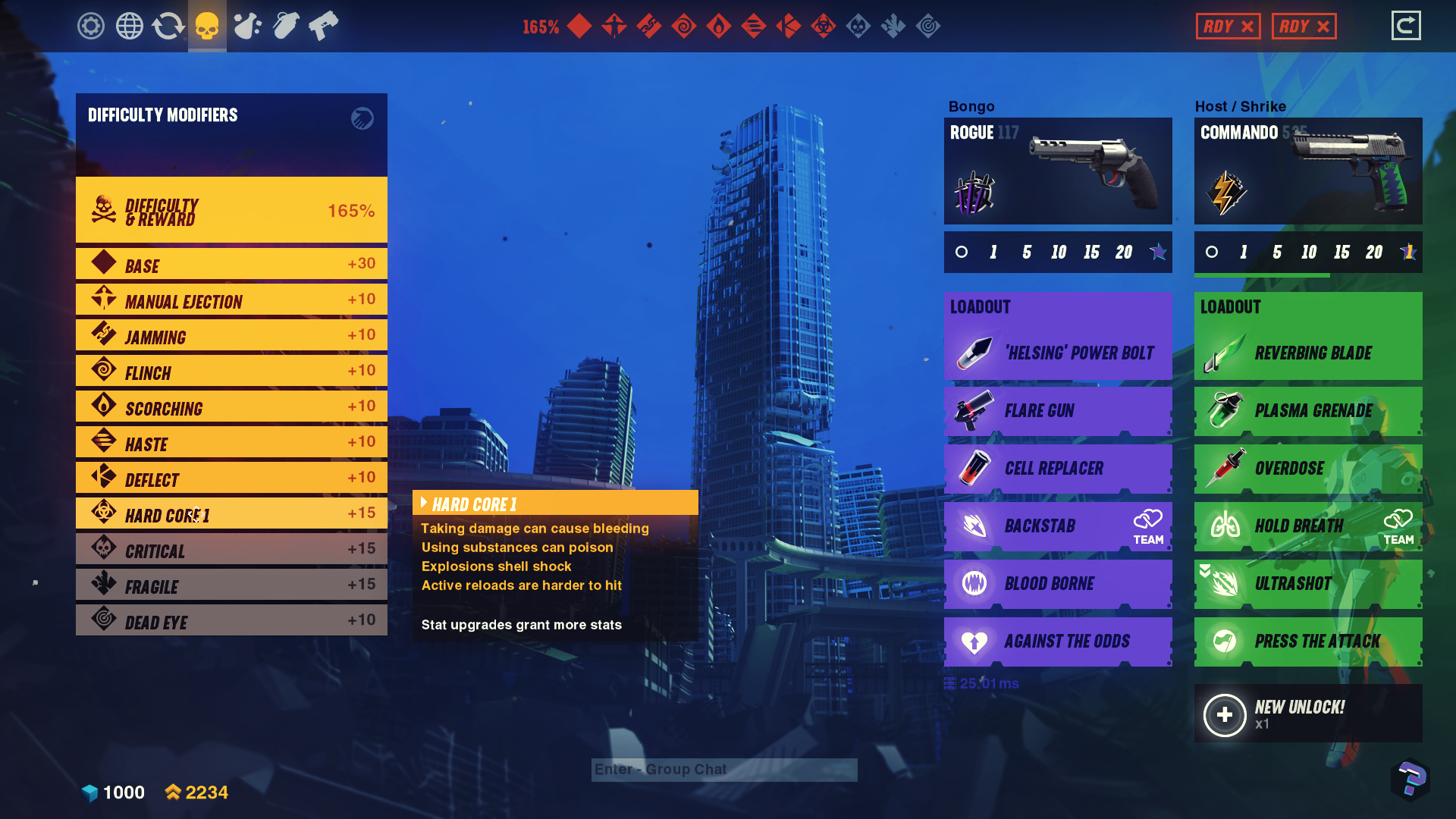This screenshot has height=819, width=1456.
Task: Click the exit arrow button top right
Action: point(1406,26)
